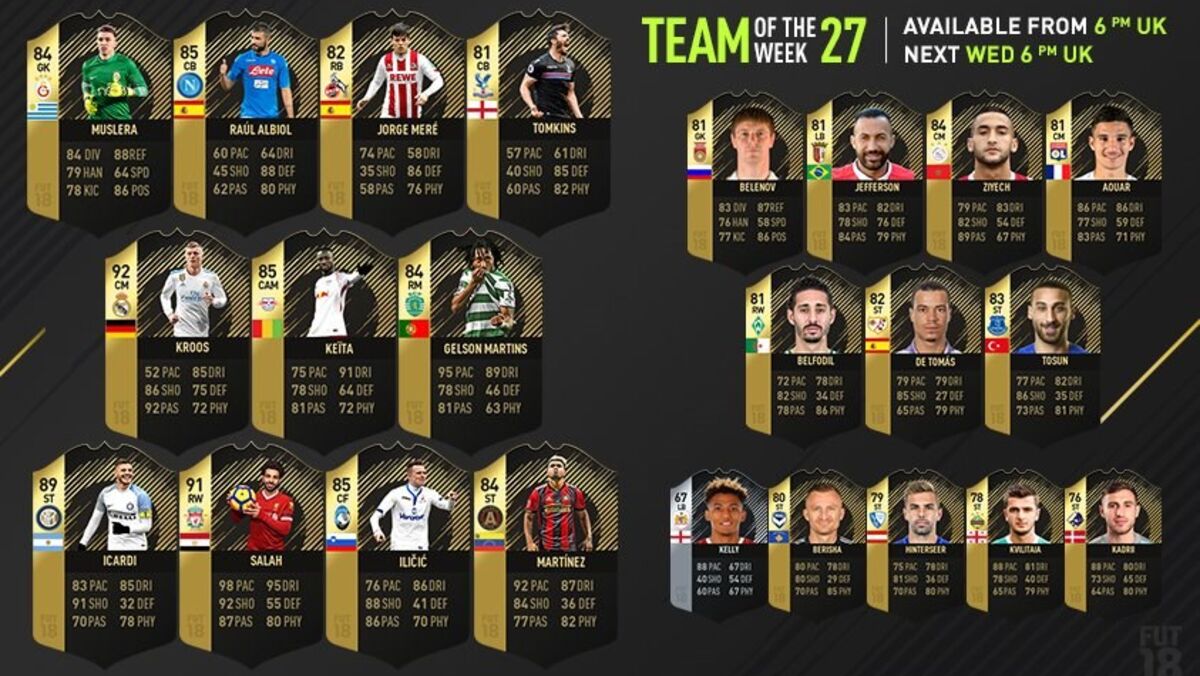The width and height of the screenshot is (1200, 676).
Task: Pick the Jorge Meré card
Action: click(393, 120)
